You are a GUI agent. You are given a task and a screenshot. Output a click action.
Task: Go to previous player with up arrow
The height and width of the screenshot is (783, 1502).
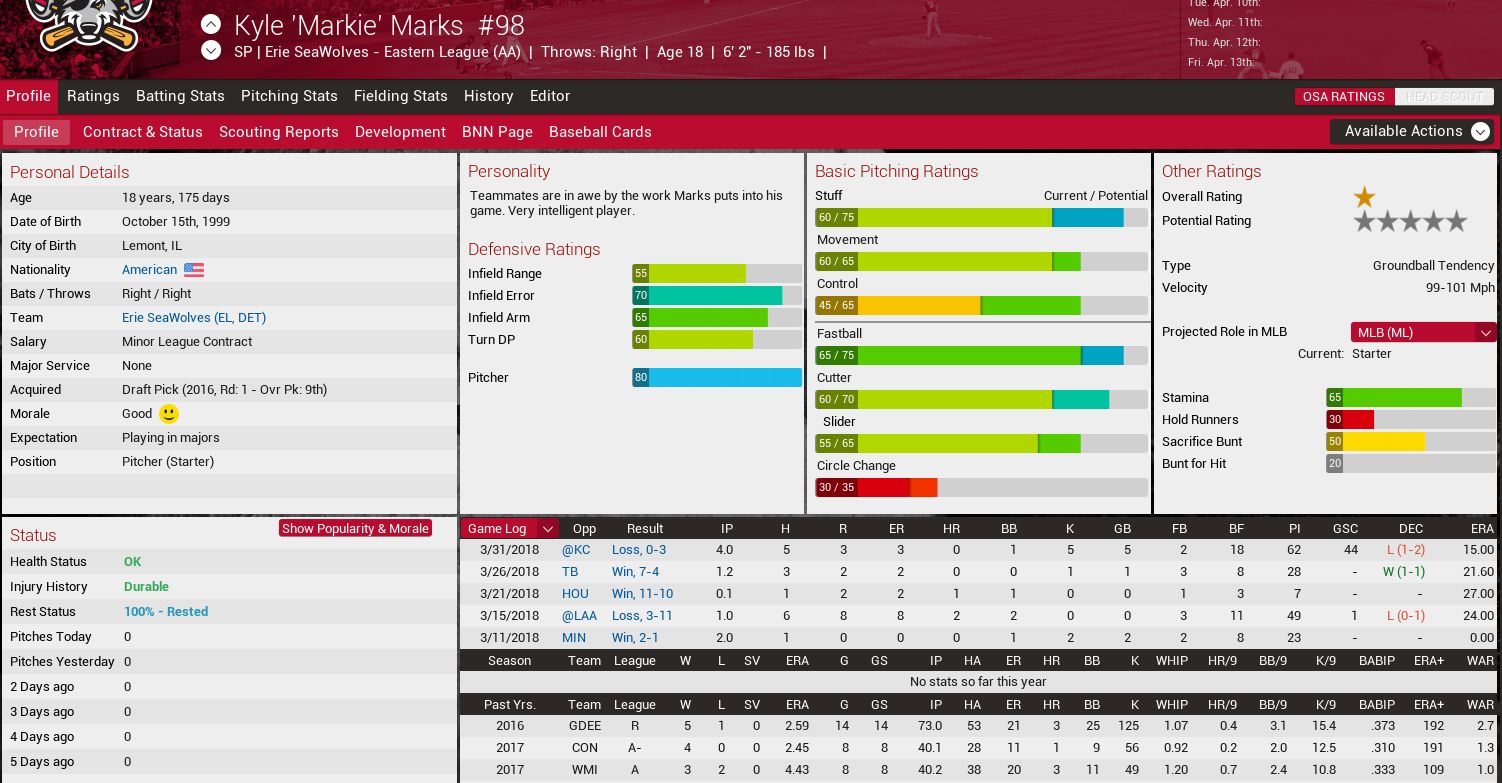(x=211, y=24)
